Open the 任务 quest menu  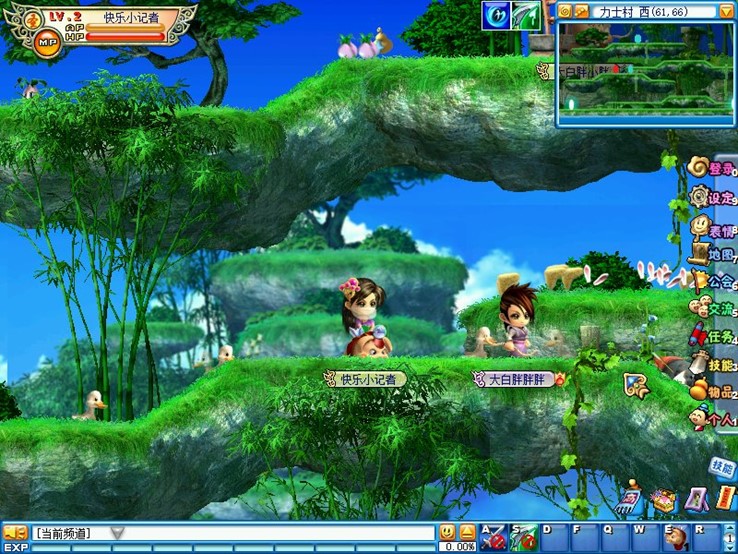713,337
